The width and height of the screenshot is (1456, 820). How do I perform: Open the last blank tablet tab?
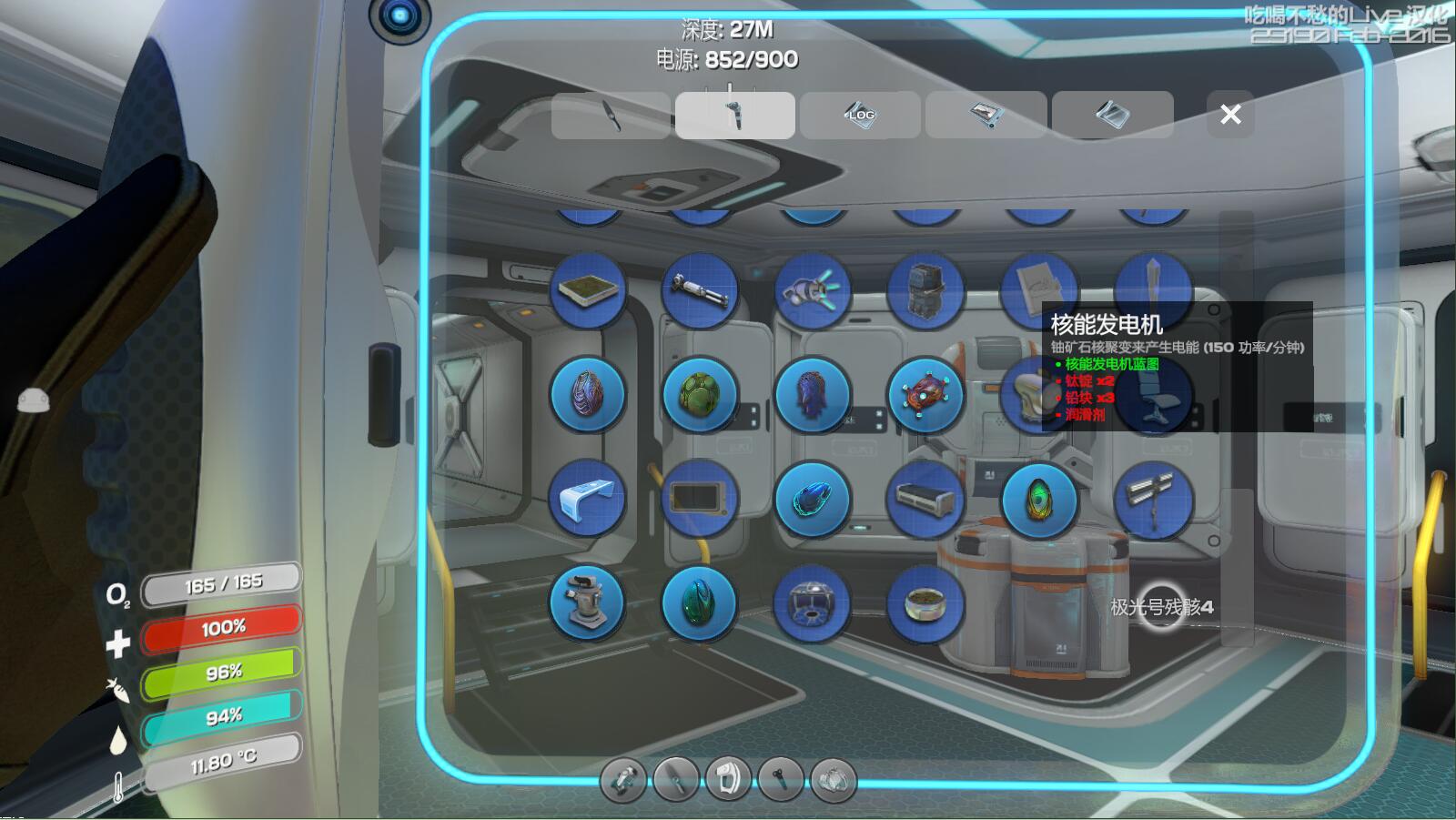coord(1112,115)
